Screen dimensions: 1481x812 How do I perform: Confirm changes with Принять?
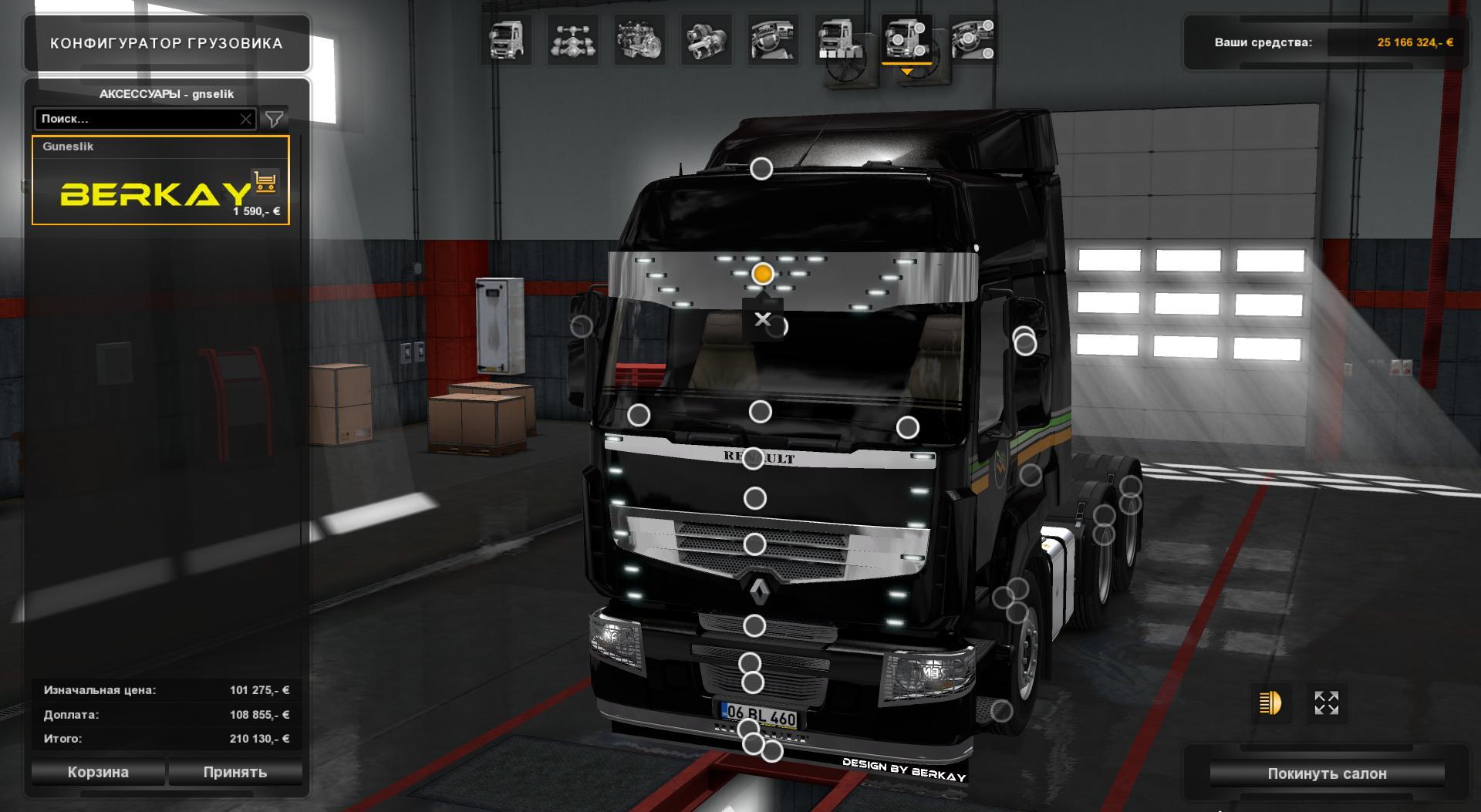point(235,772)
